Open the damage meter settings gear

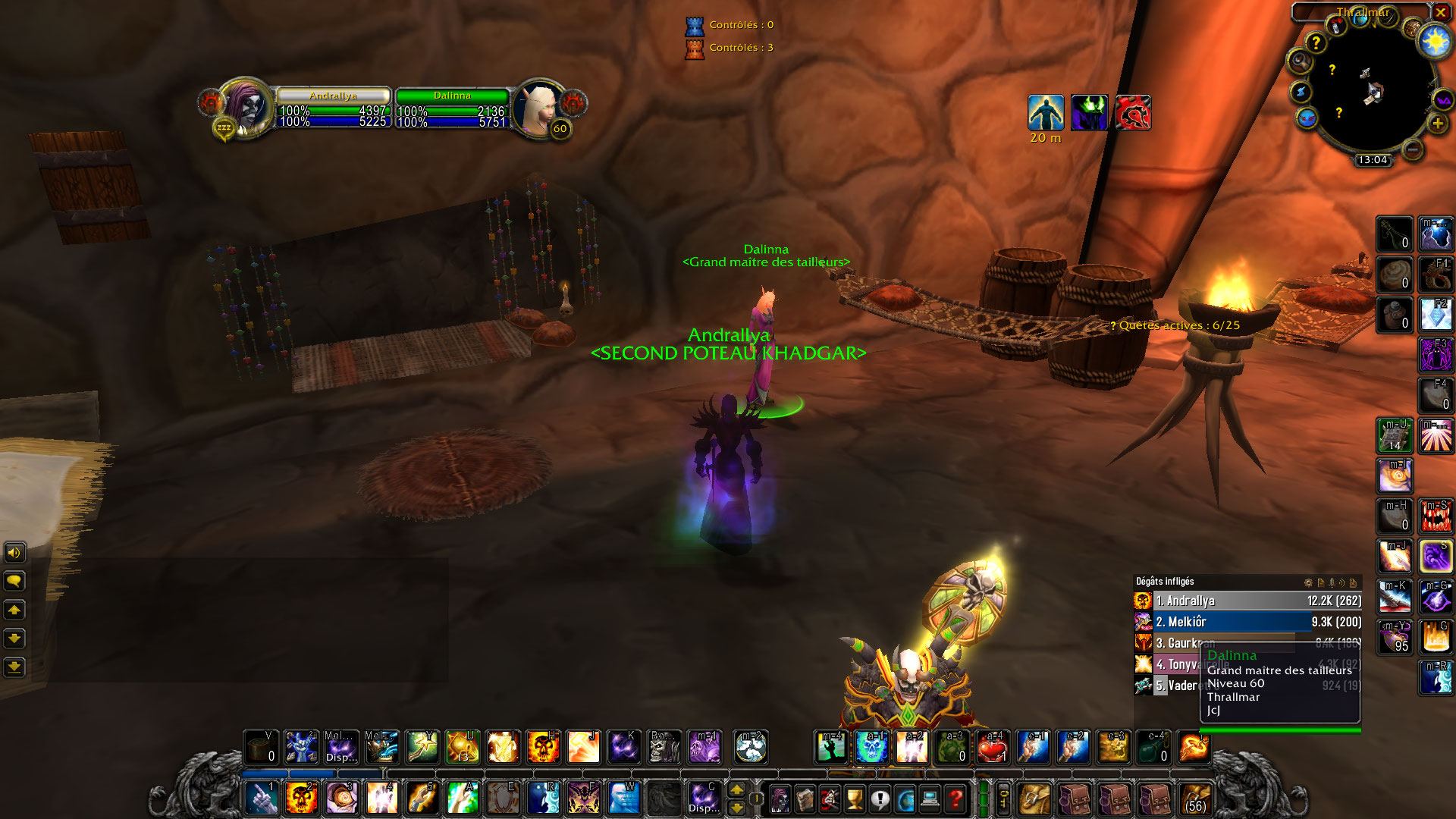[1308, 582]
